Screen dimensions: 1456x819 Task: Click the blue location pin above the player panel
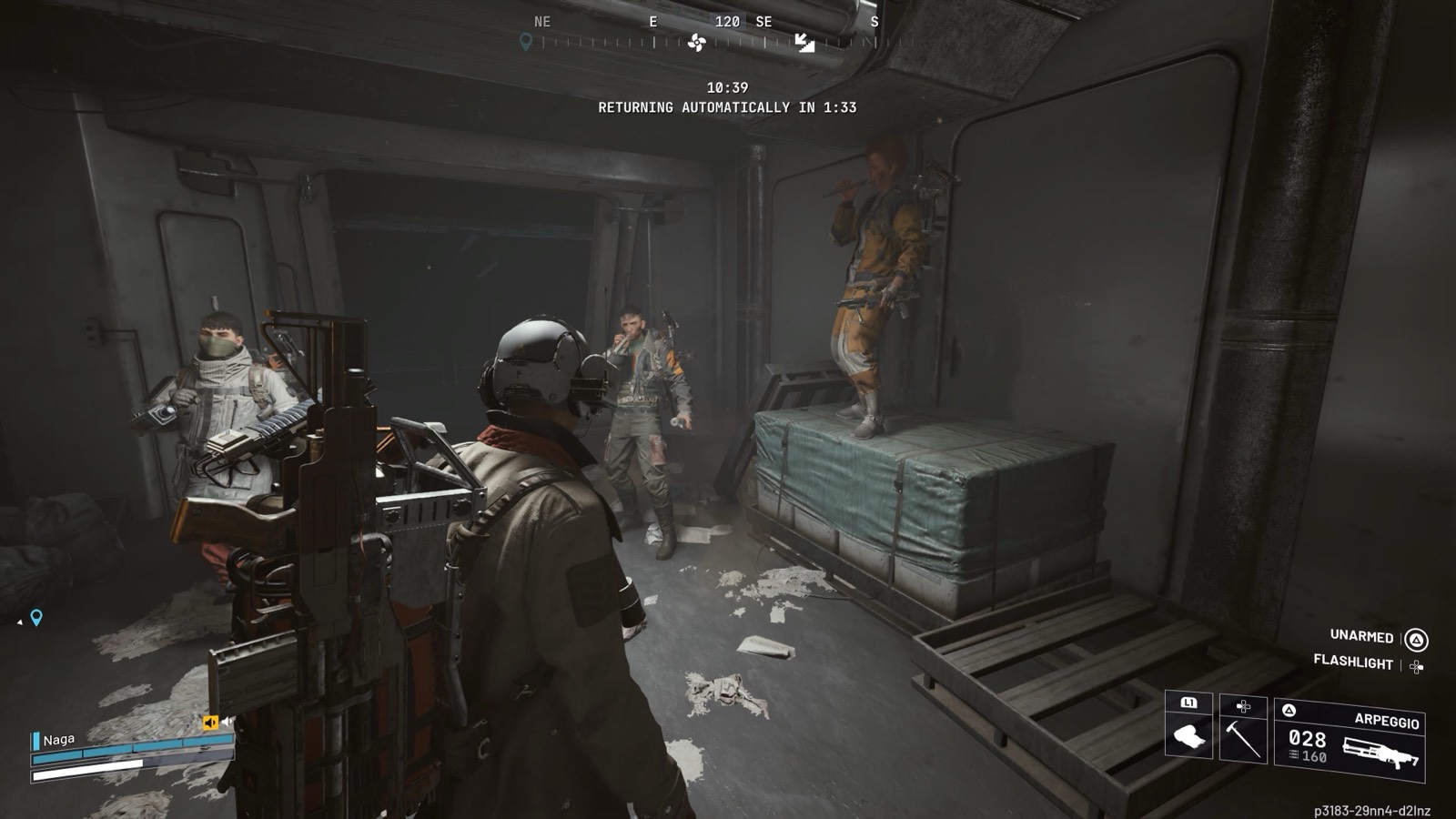(x=36, y=618)
